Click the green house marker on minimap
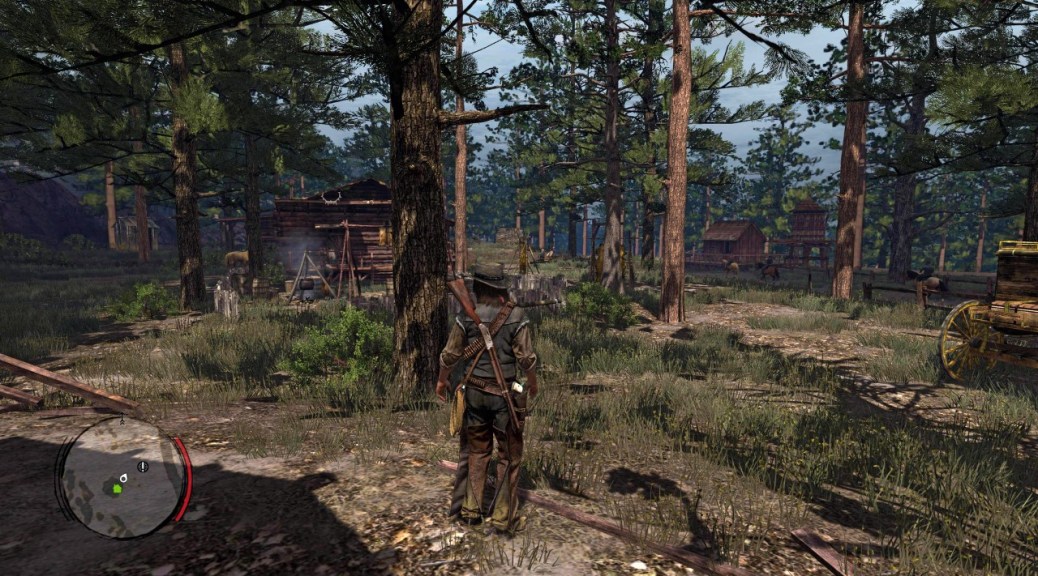Viewport: 1038px width, 576px height. [x=117, y=488]
